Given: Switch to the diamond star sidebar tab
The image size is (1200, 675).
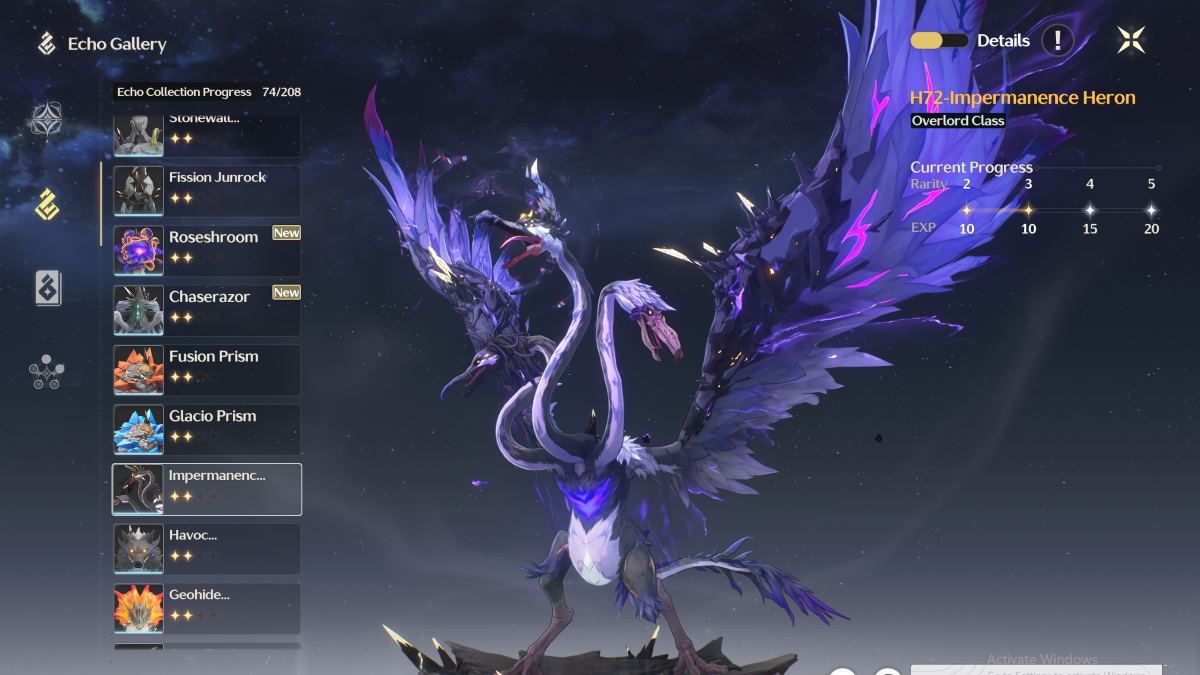Looking at the screenshot, I should [x=46, y=120].
